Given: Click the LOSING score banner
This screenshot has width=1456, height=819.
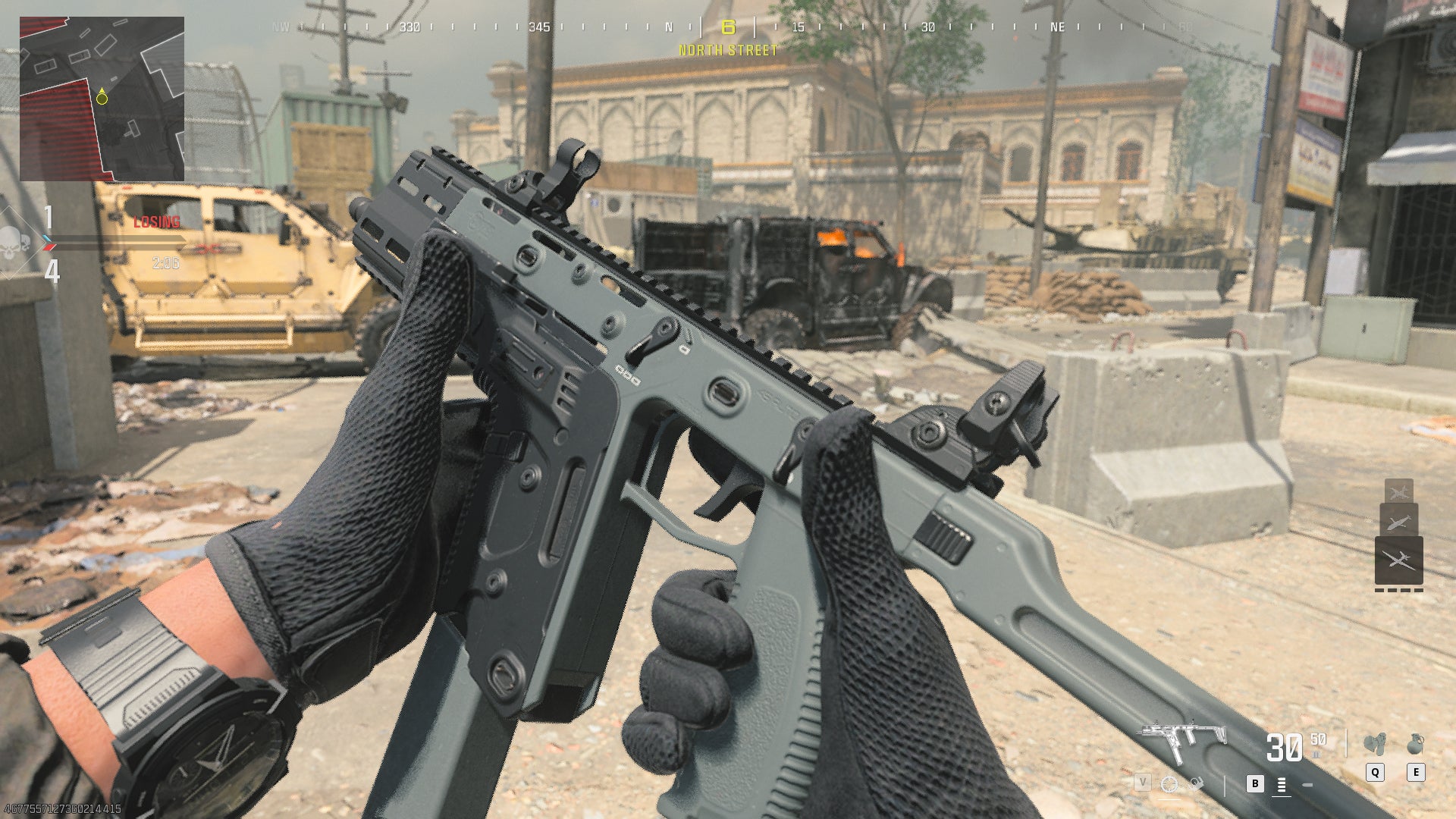Looking at the screenshot, I should [155, 222].
